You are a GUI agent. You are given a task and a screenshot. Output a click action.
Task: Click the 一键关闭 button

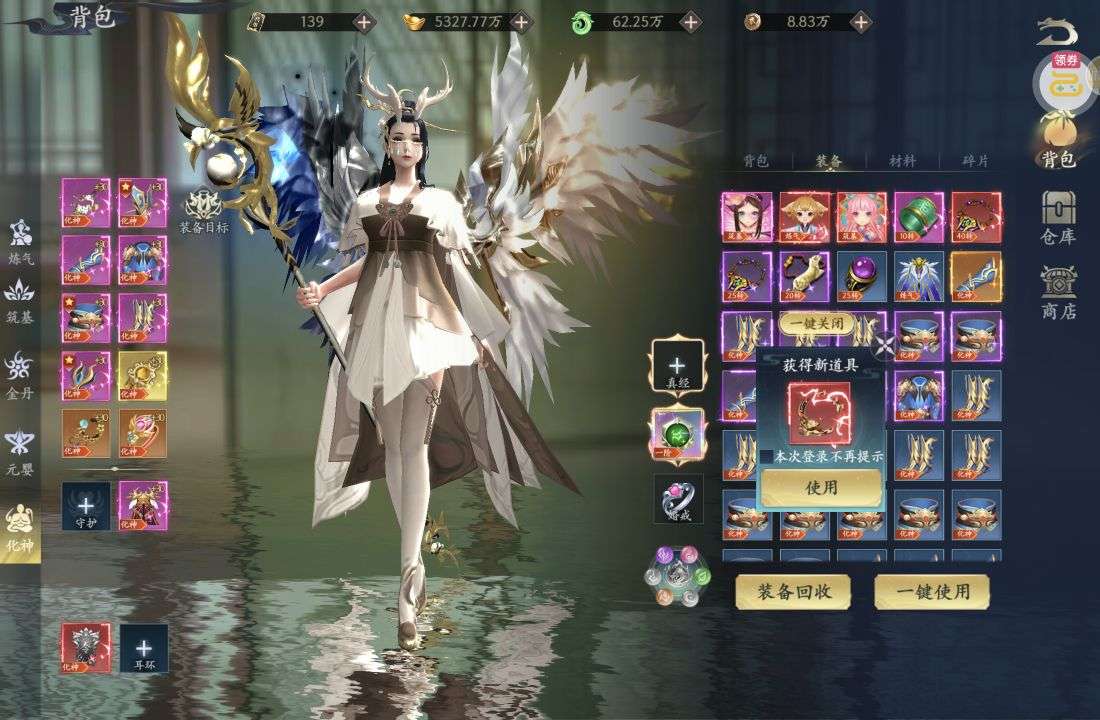coord(817,323)
